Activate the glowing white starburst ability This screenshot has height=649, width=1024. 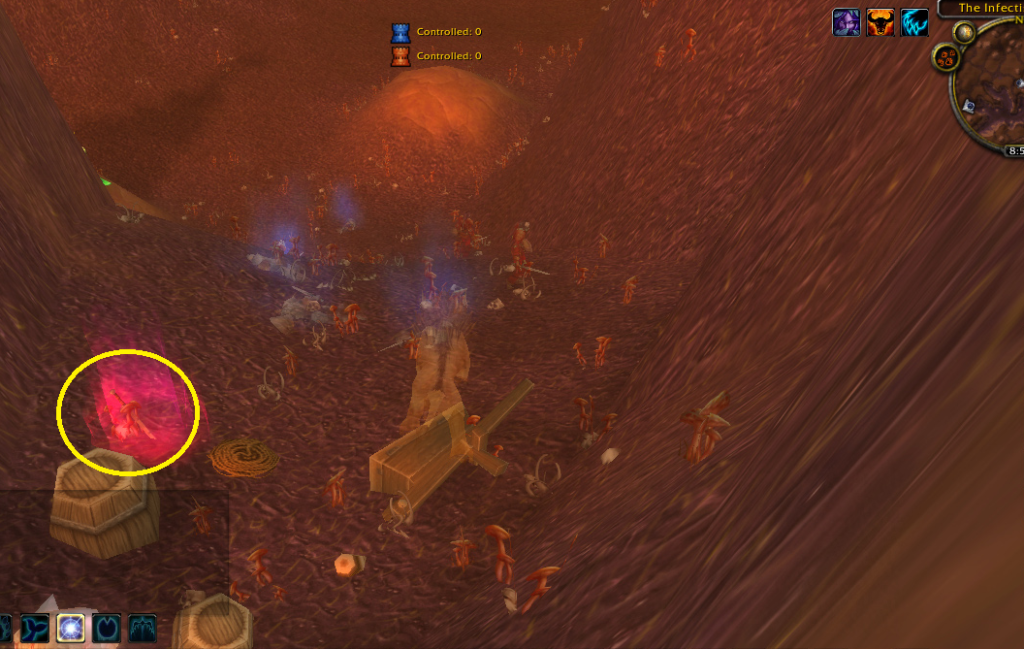coord(70,628)
